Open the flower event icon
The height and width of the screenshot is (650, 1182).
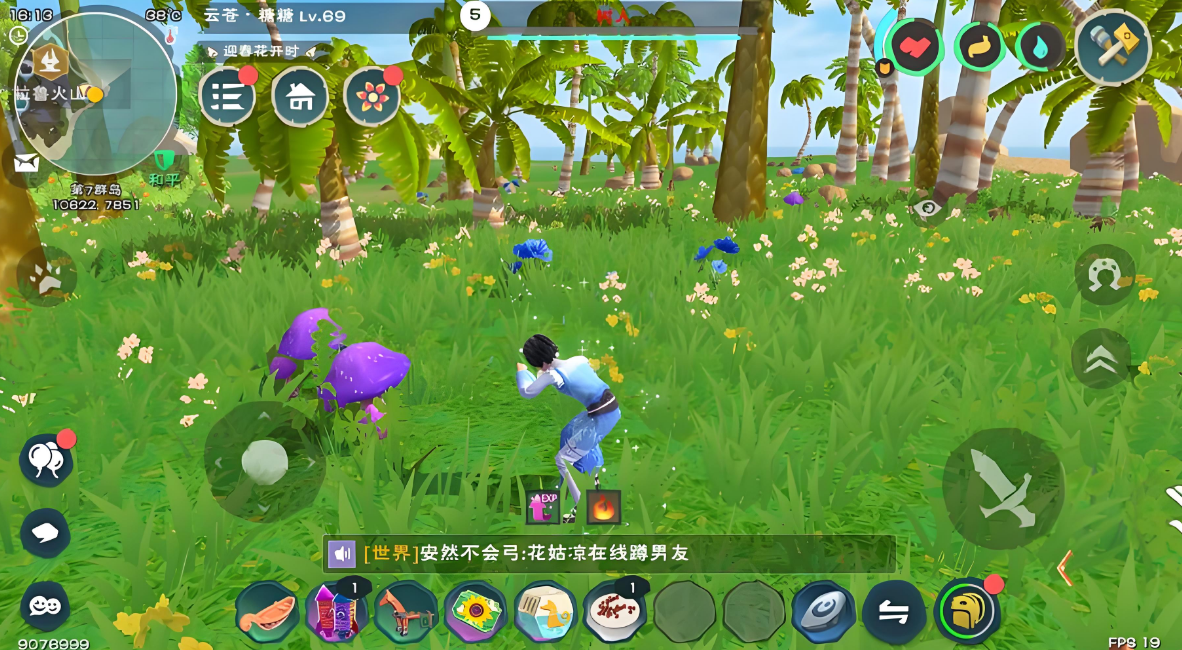[372, 96]
